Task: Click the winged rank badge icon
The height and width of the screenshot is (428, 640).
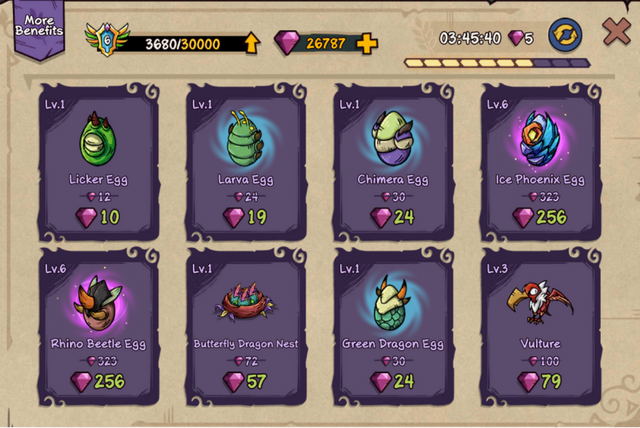Action: tap(106, 40)
